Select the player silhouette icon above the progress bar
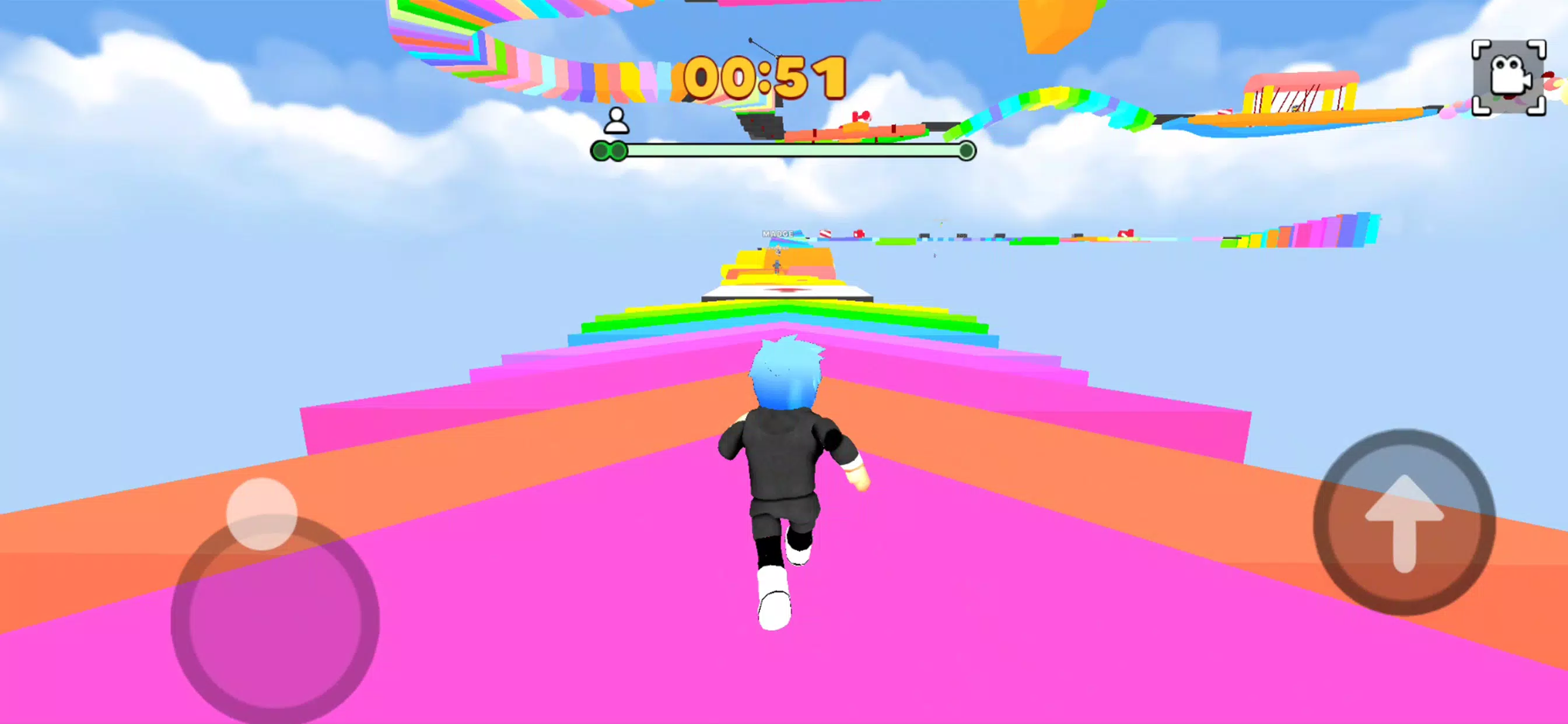1568x724 pixels. [617, 122]
